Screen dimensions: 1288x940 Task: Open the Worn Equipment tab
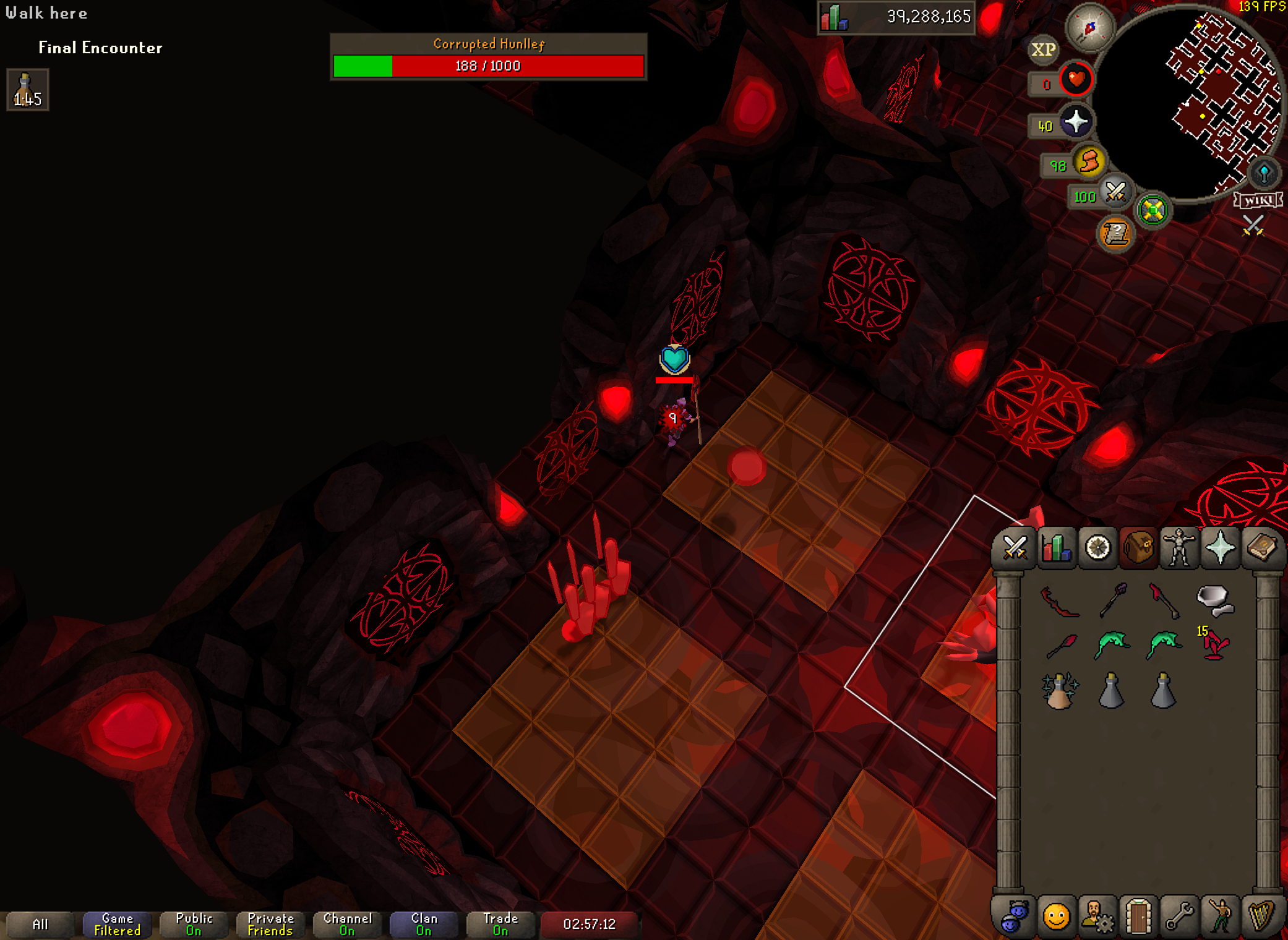pos(1179,548)
